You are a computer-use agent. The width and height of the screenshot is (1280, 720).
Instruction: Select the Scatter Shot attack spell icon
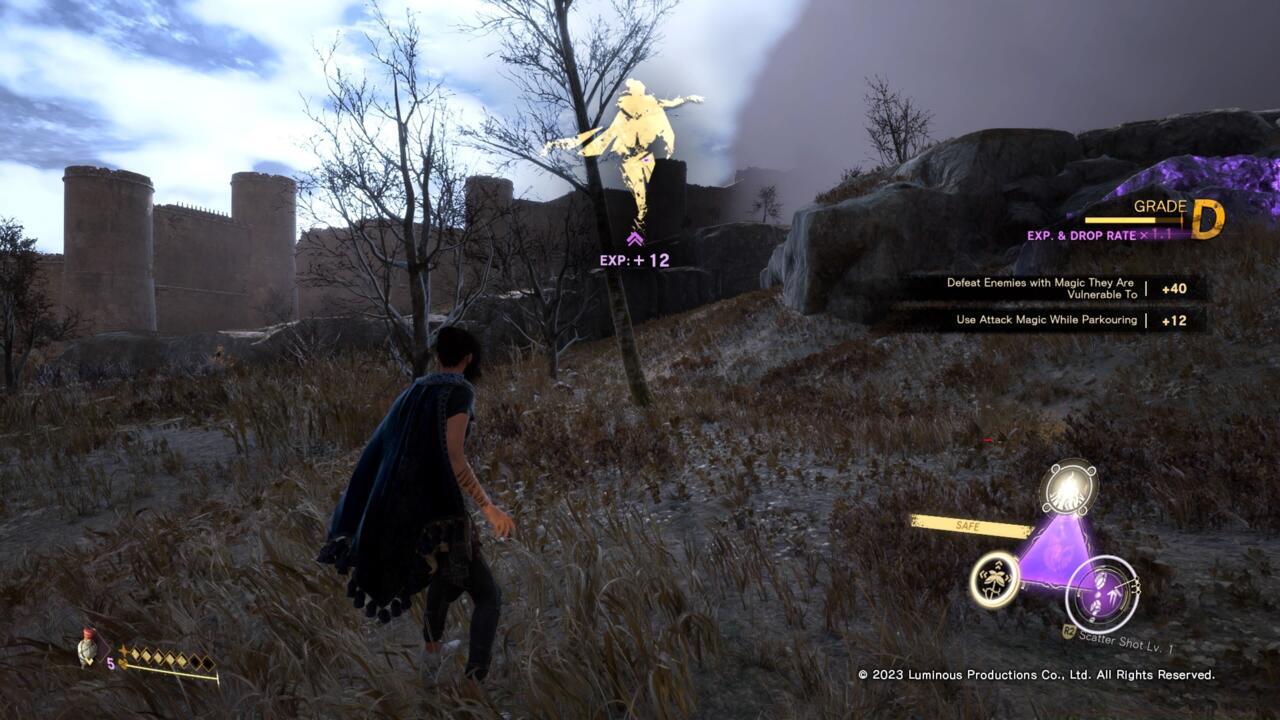click(x=1101, y=594)
